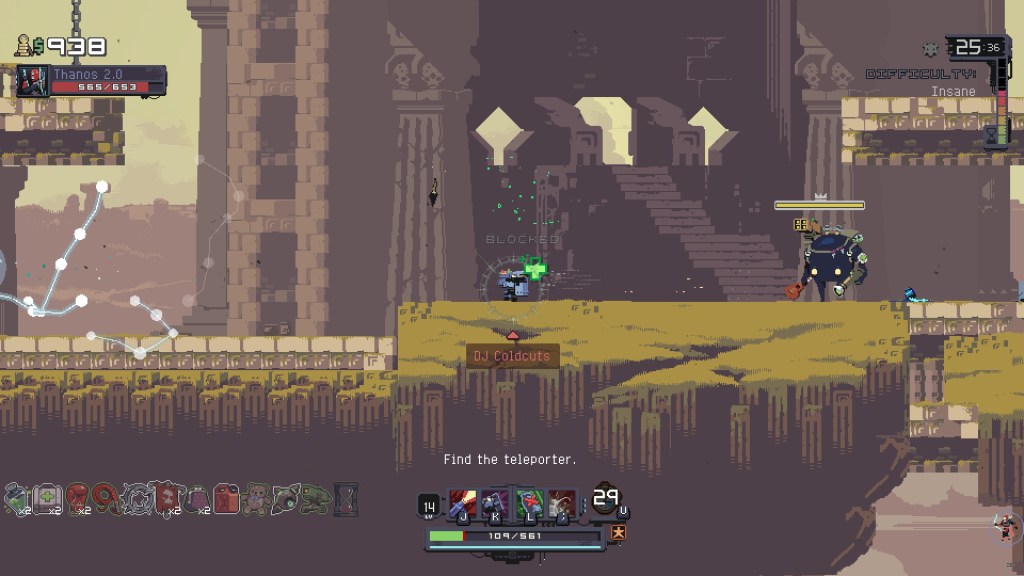Select the Thanos 2.0 player portrait

tap(31, 81)
